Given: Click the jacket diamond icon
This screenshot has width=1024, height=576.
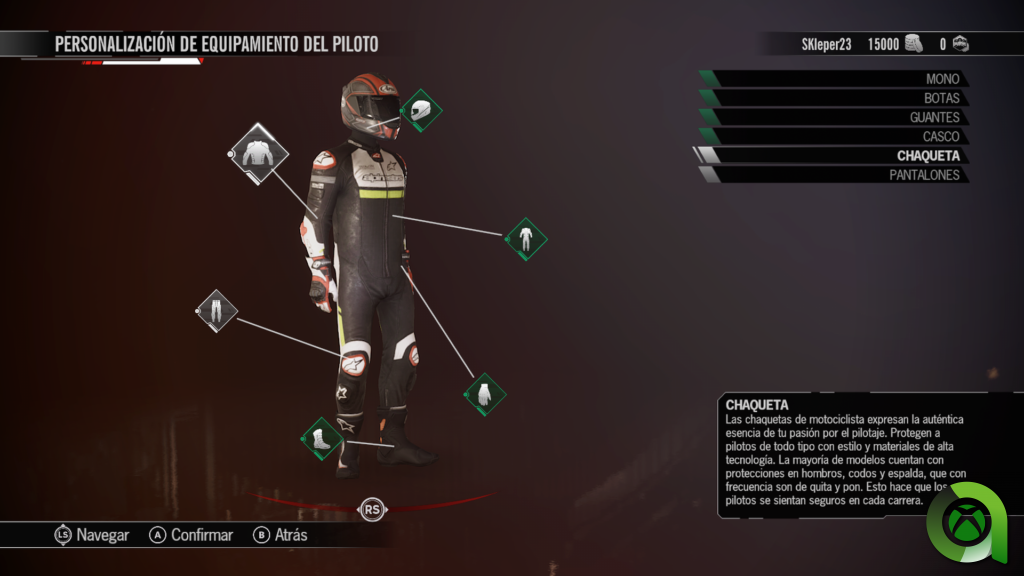Looking at the screenshot, I should (x=258, y=153).
